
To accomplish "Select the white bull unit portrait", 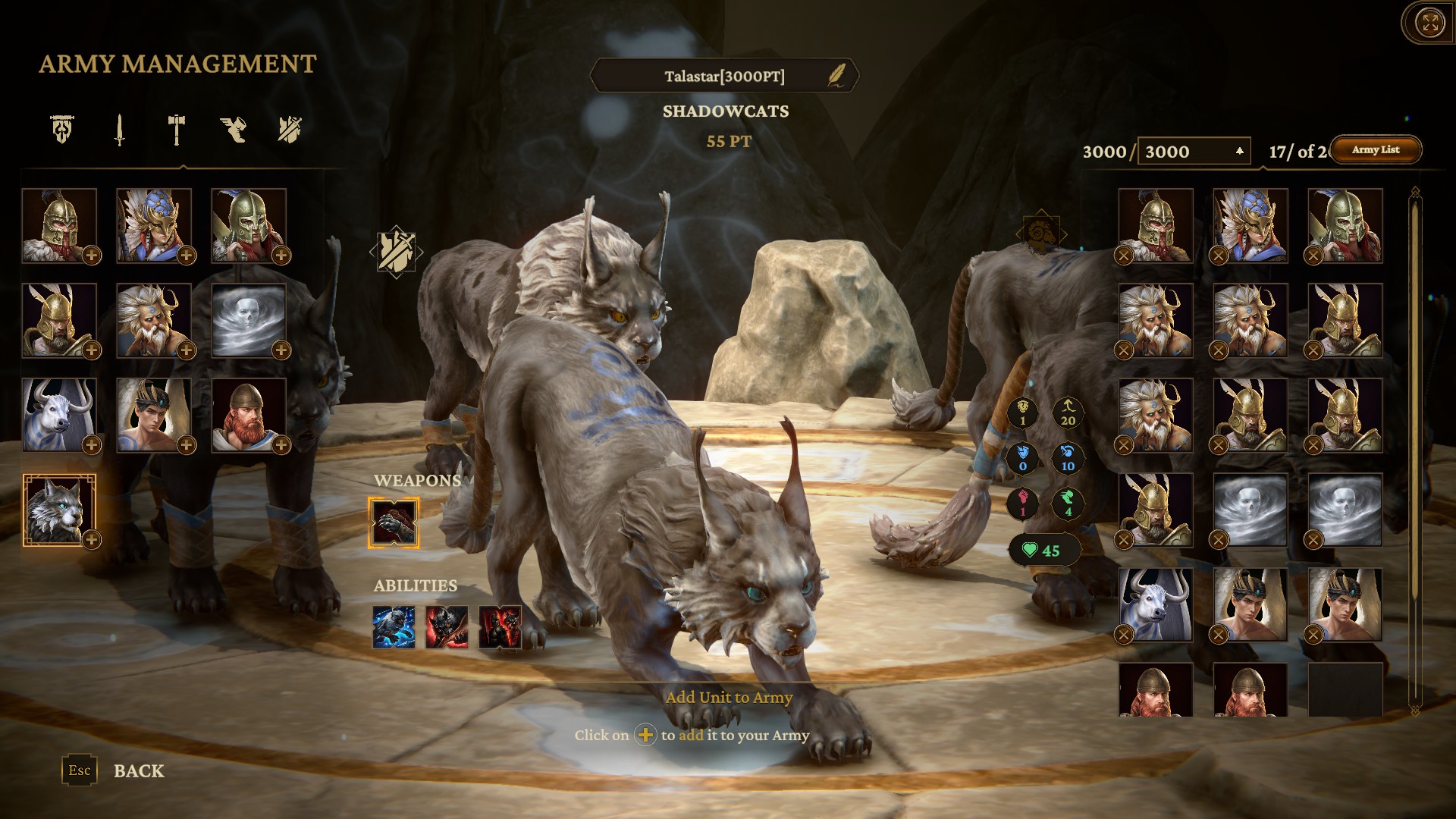I will click(x=58, y=415).
